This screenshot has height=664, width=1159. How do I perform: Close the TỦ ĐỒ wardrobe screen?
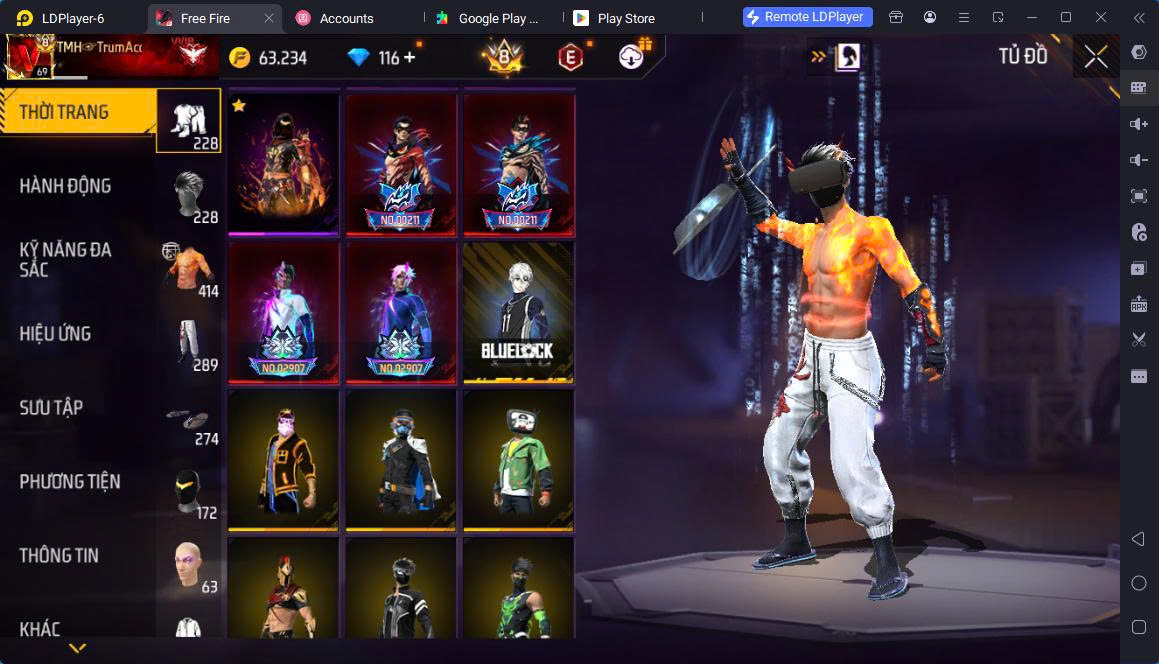click(1096, 57)
